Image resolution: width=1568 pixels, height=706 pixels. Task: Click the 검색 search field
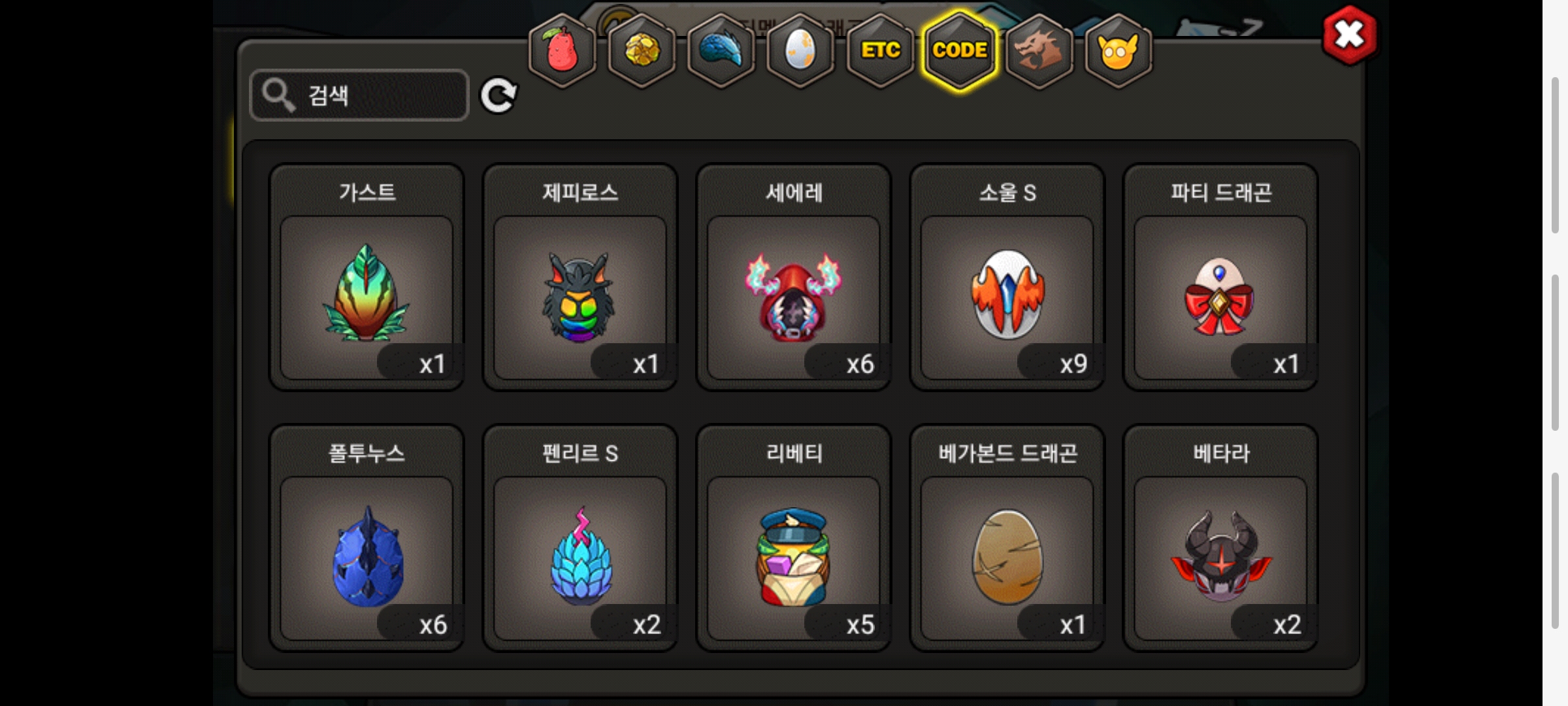pos(359,95)
